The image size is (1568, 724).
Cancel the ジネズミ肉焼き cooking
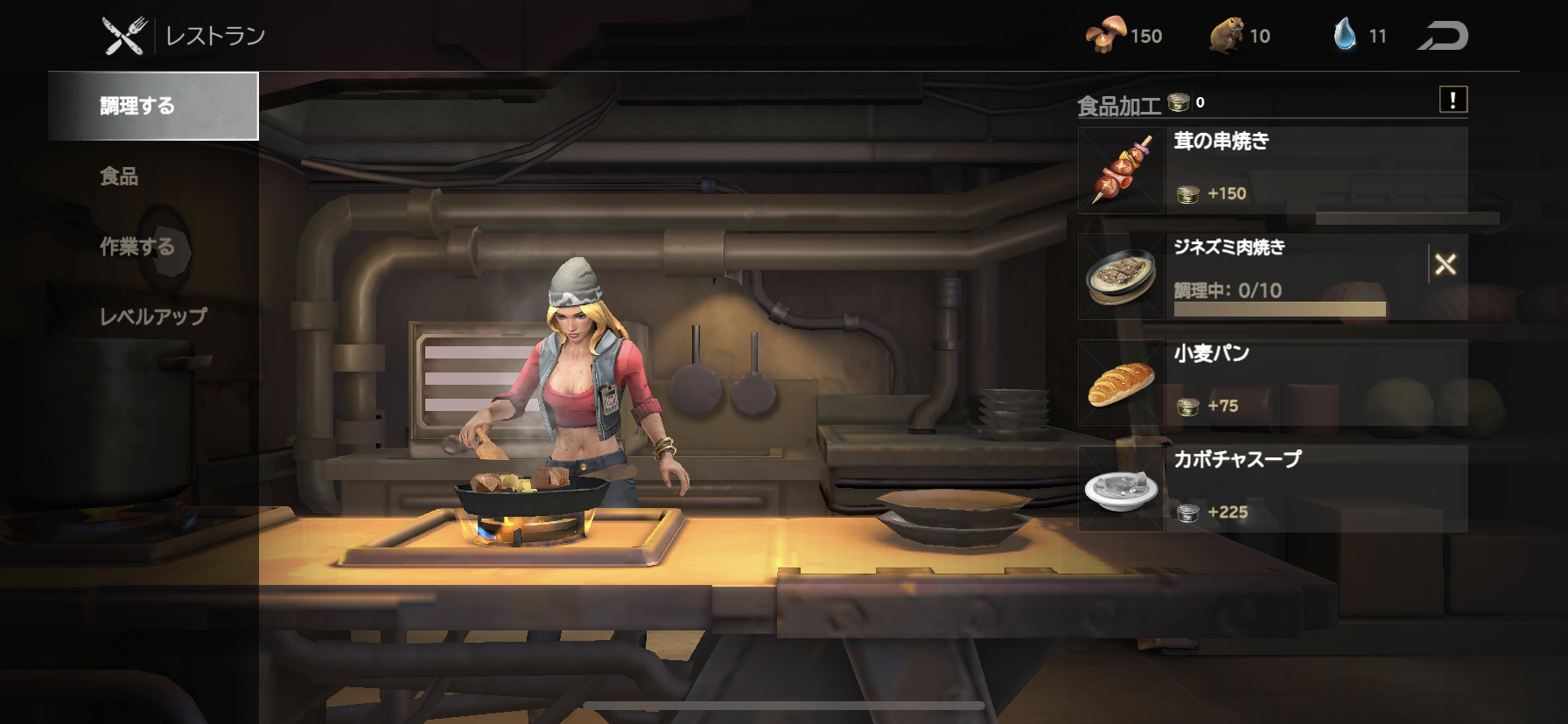(1445, 264)
